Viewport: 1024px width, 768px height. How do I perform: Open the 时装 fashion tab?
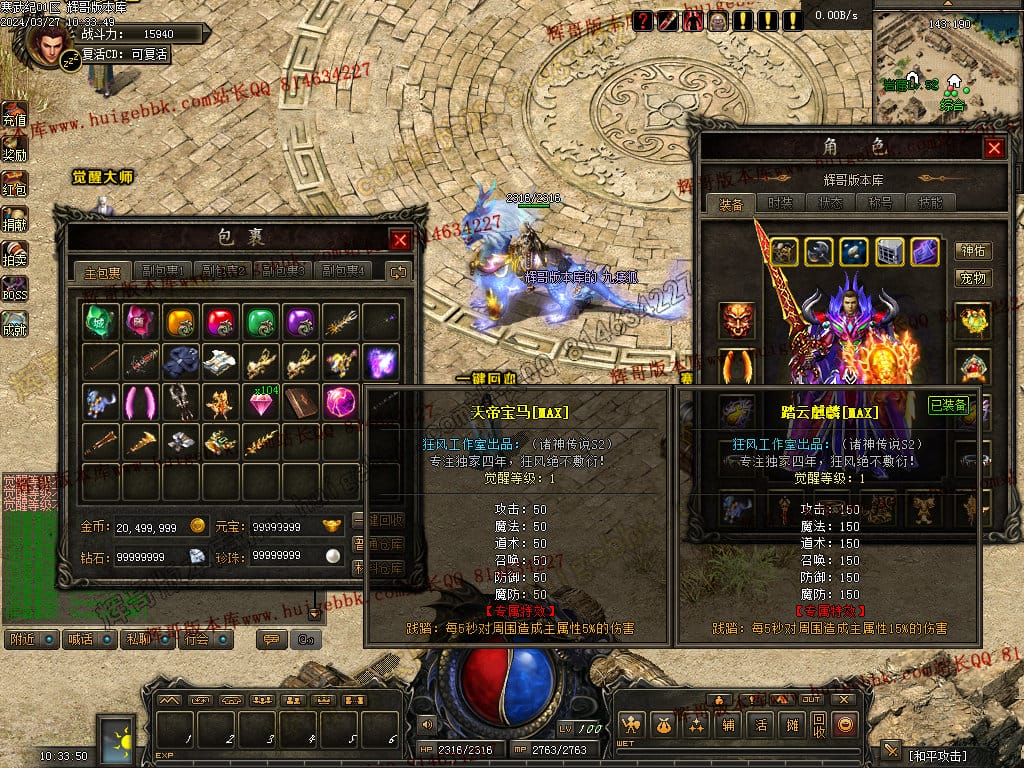click(781, 203)
